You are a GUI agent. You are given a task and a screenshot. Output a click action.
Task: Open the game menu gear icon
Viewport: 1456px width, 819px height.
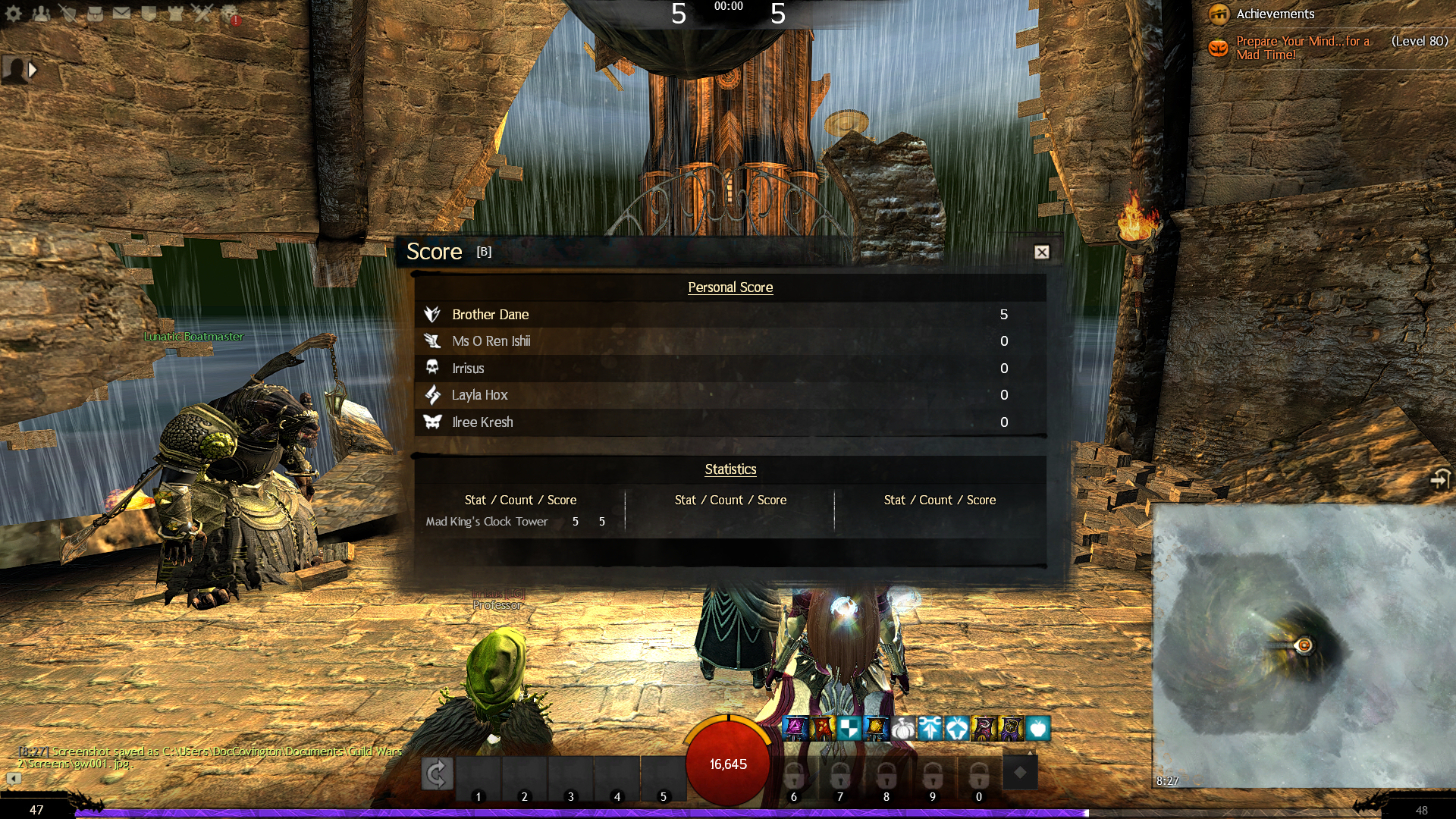pos(14,13)
